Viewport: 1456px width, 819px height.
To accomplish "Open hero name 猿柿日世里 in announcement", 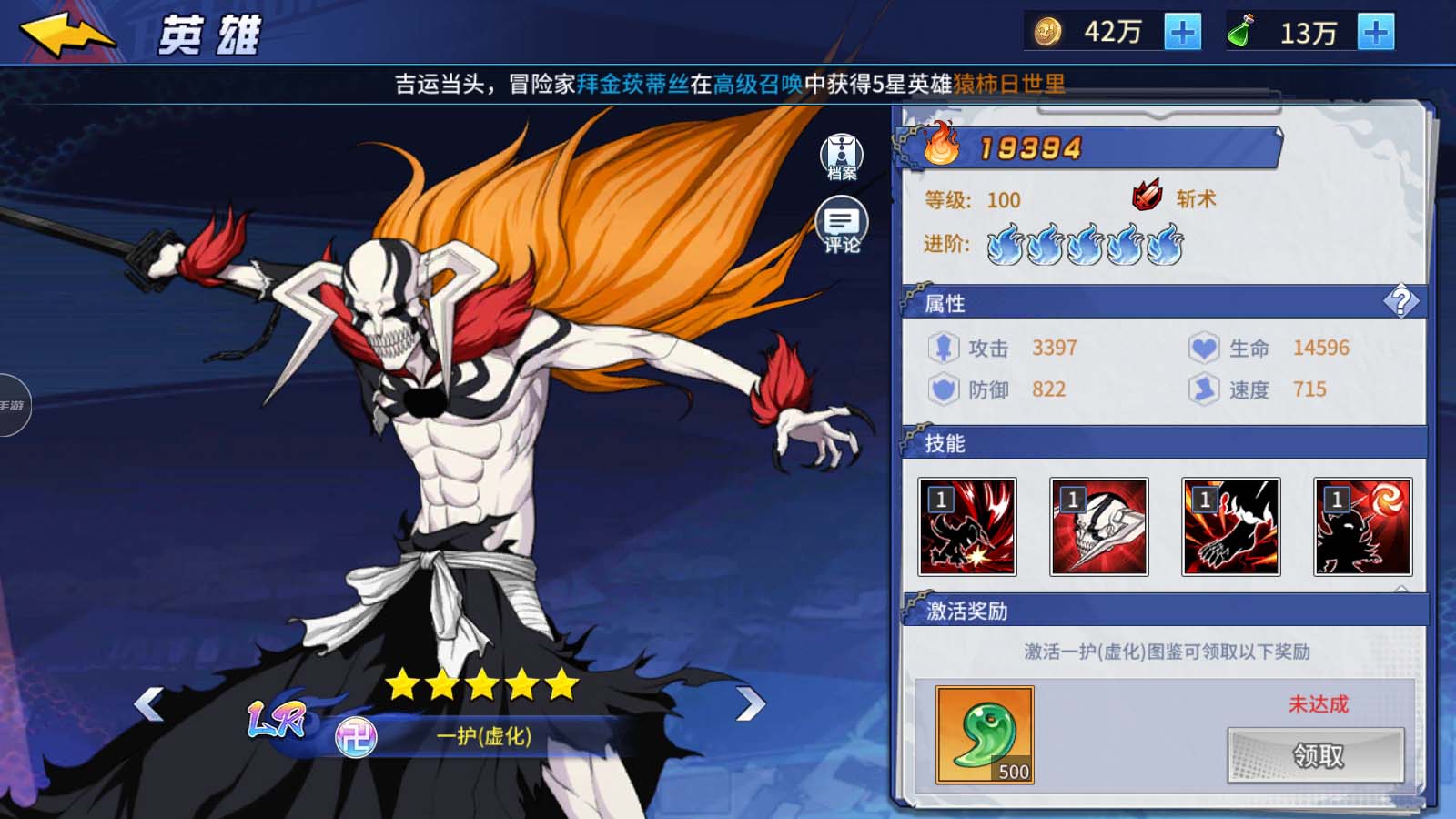I will 1008,85.
